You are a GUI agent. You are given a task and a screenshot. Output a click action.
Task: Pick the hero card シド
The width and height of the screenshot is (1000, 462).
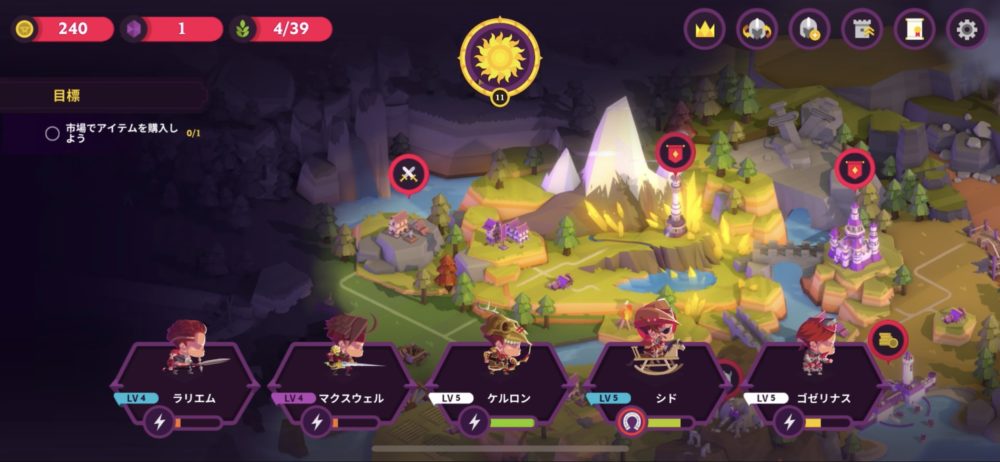click(657, 380)
